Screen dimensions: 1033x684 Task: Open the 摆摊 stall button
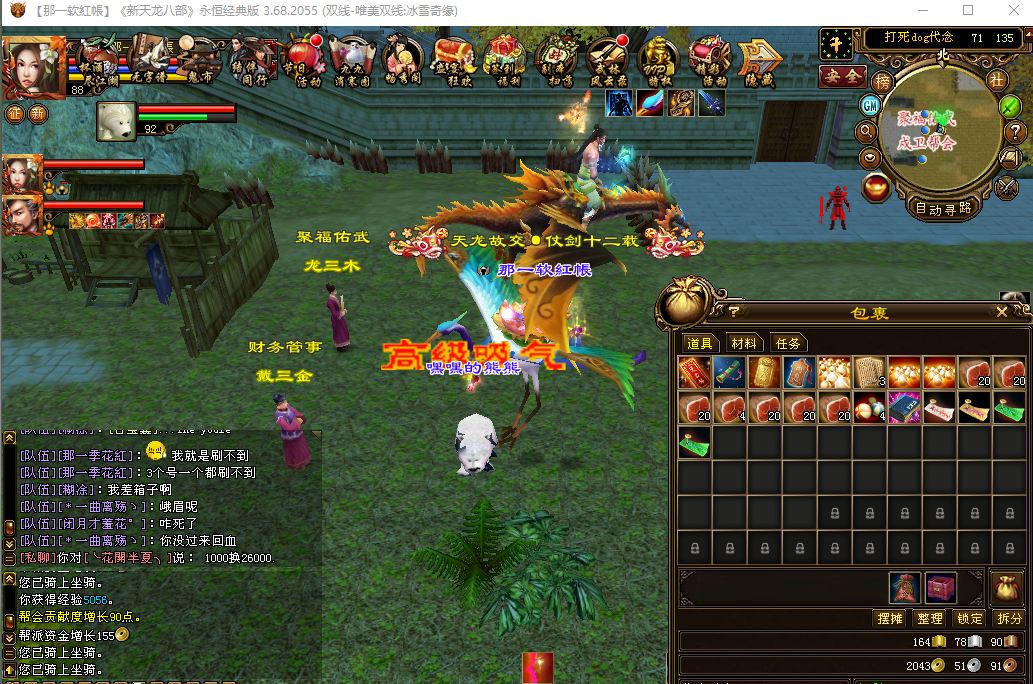click(889, 618)
